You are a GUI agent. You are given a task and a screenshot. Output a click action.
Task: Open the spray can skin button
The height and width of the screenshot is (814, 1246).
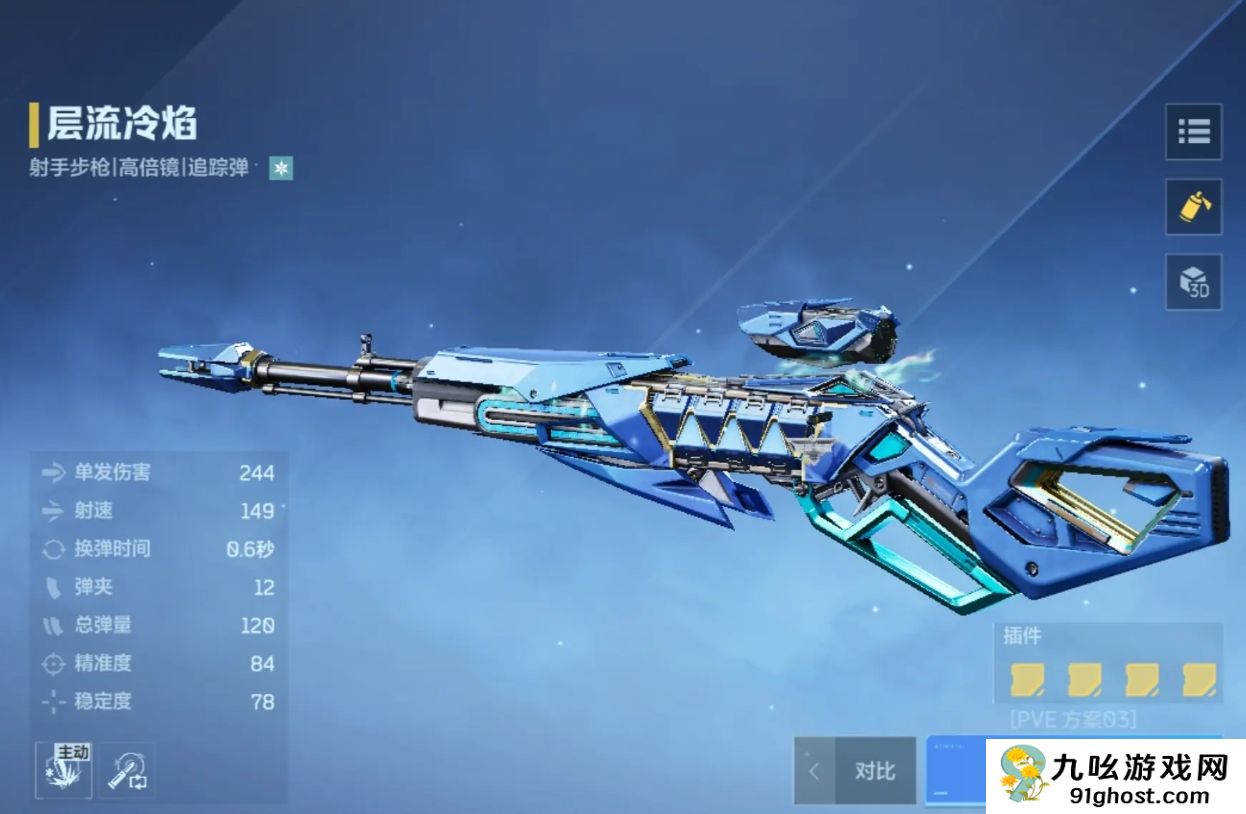[1193, 207]
